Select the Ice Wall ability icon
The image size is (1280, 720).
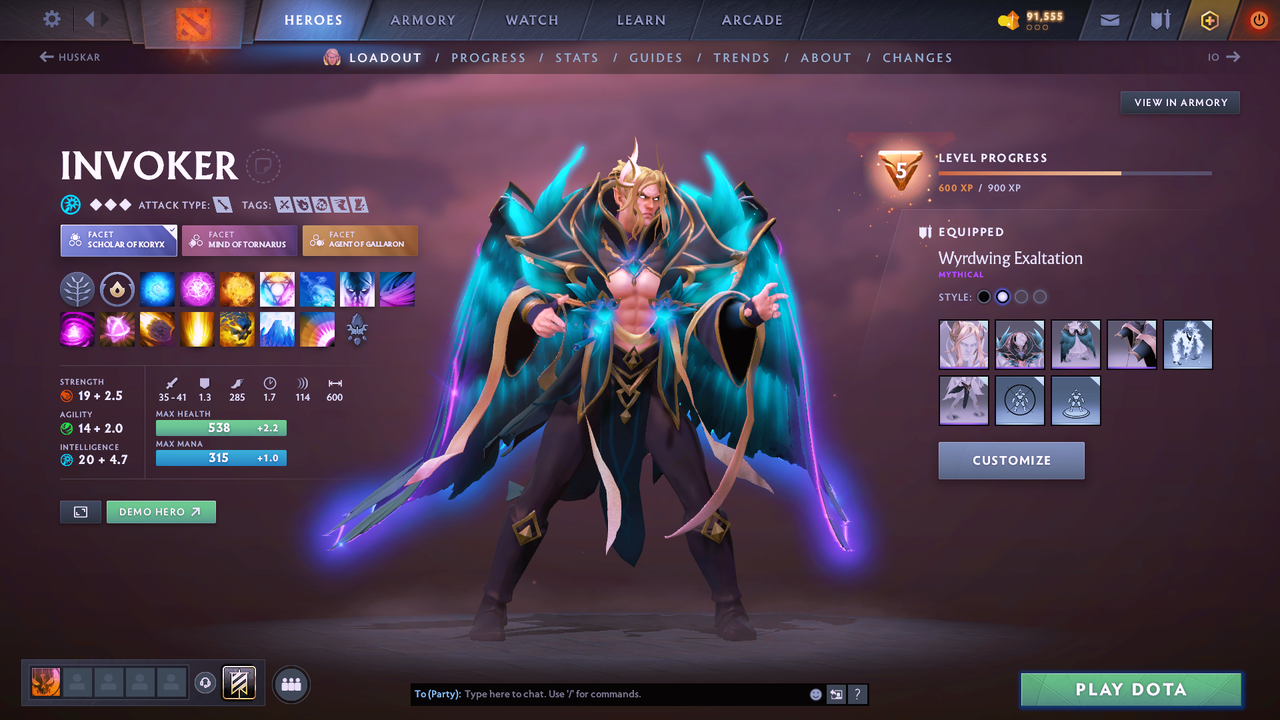(277, 330)
